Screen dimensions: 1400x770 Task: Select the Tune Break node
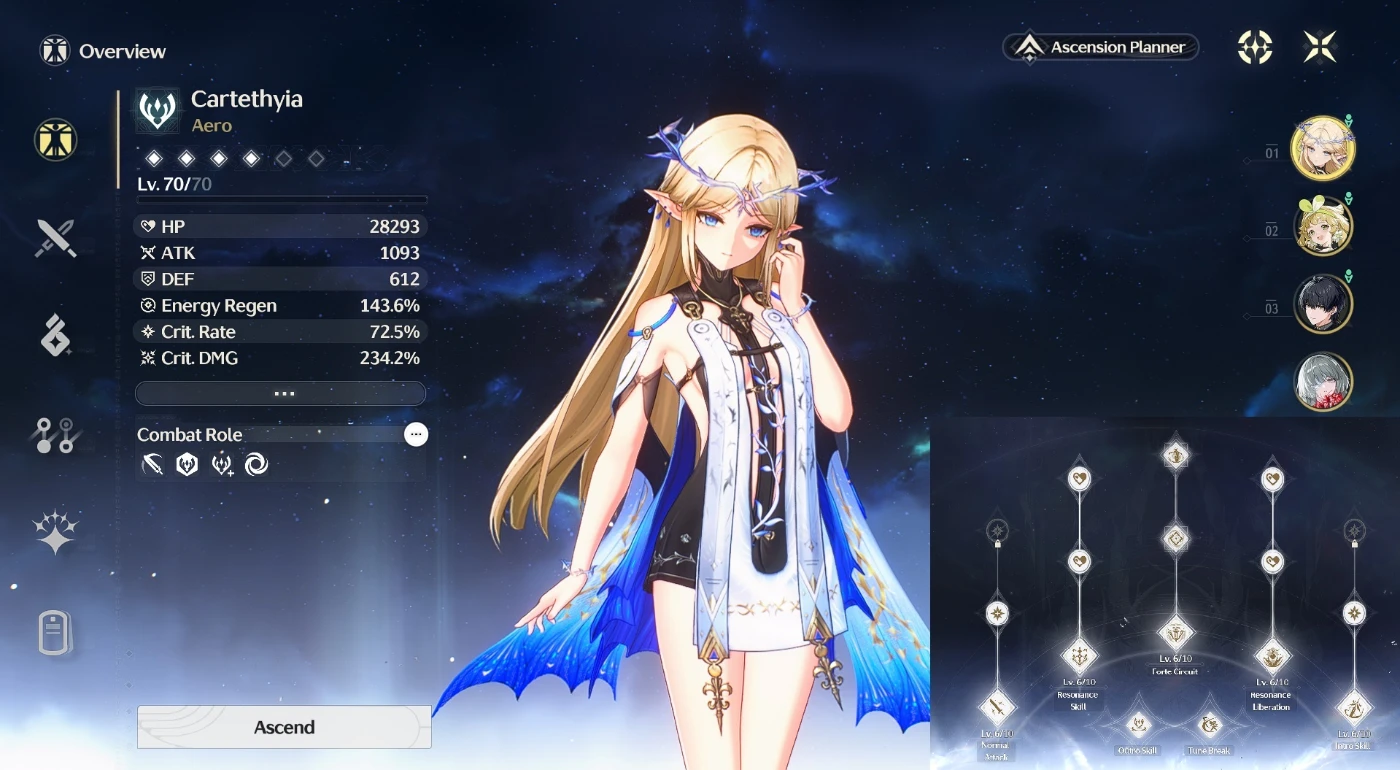pos(1210,725)
